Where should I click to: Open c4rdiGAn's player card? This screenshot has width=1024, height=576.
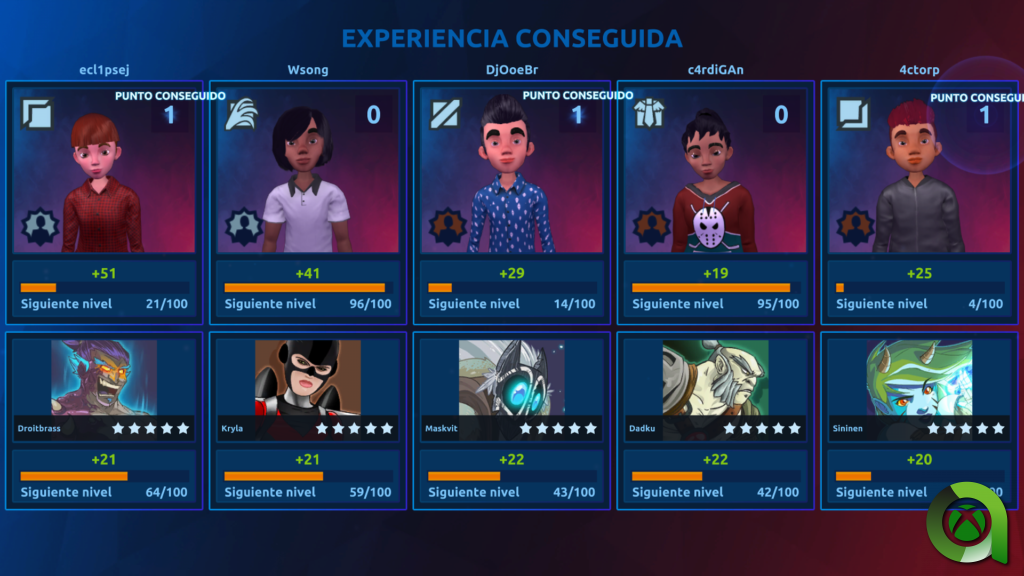click(716, 172)
